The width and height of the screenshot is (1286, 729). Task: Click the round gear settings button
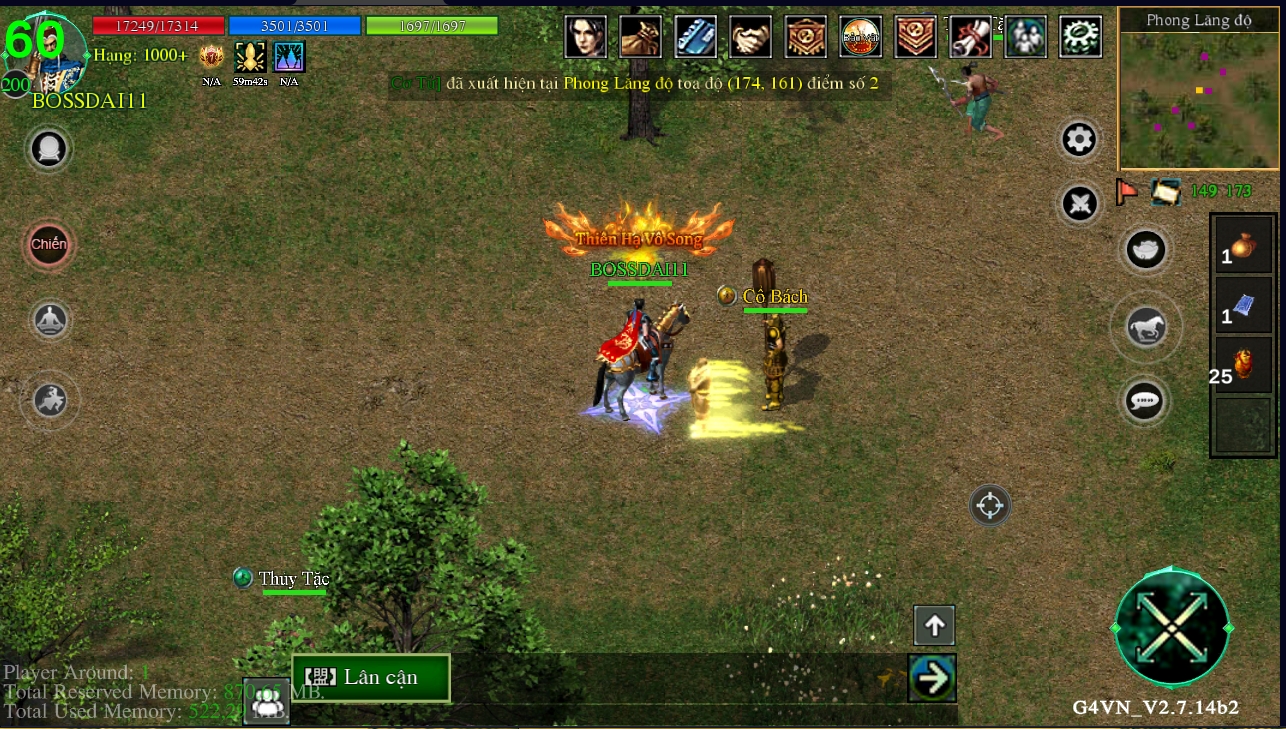1079,140
